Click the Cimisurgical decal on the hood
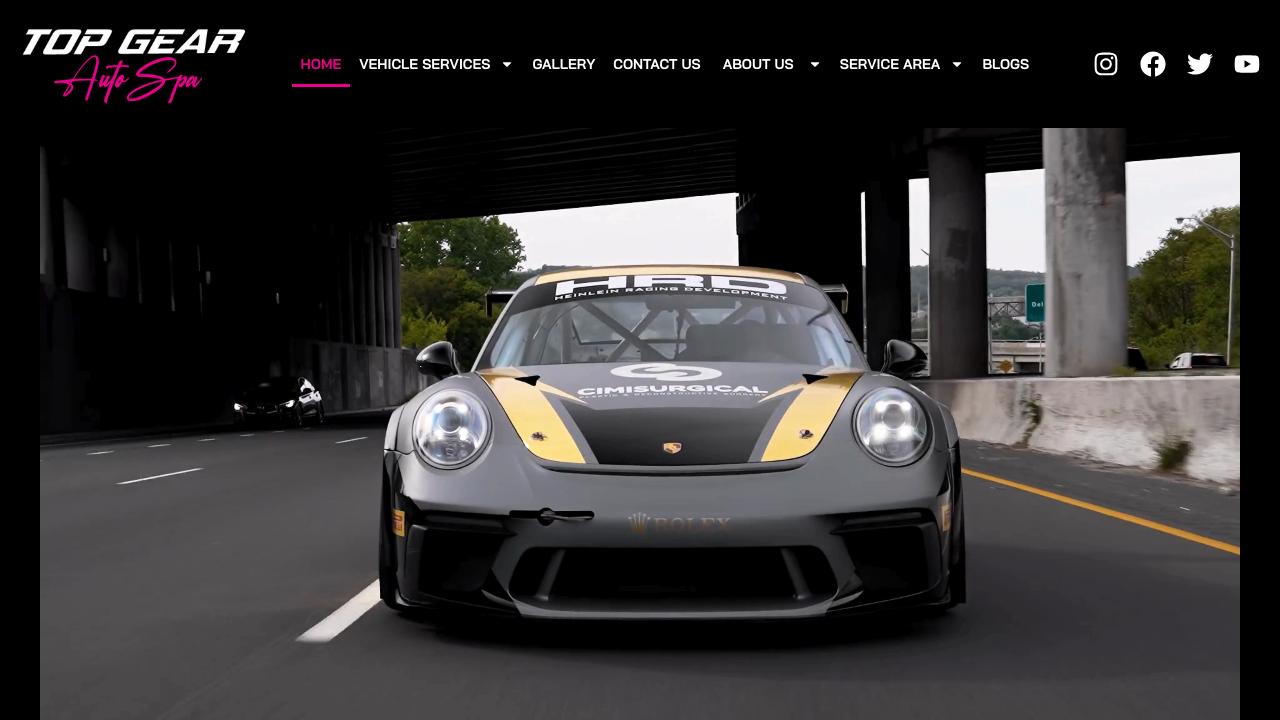Image resolution: width=1280 pixels, height=720 pixels. click(x=670, y=383)
